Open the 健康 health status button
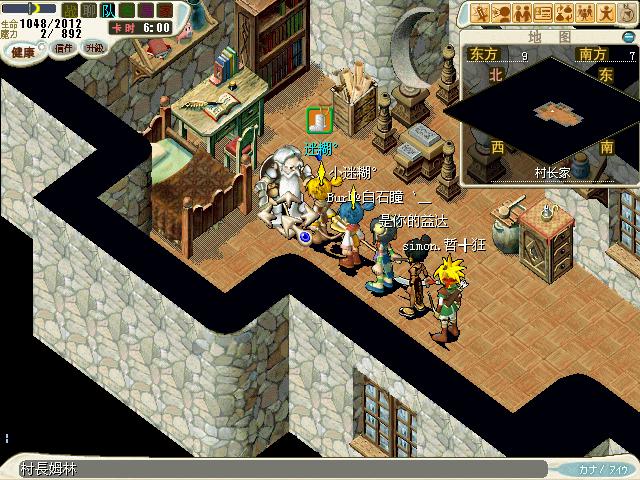Screen dimensions: 640x480 (24, 48)
